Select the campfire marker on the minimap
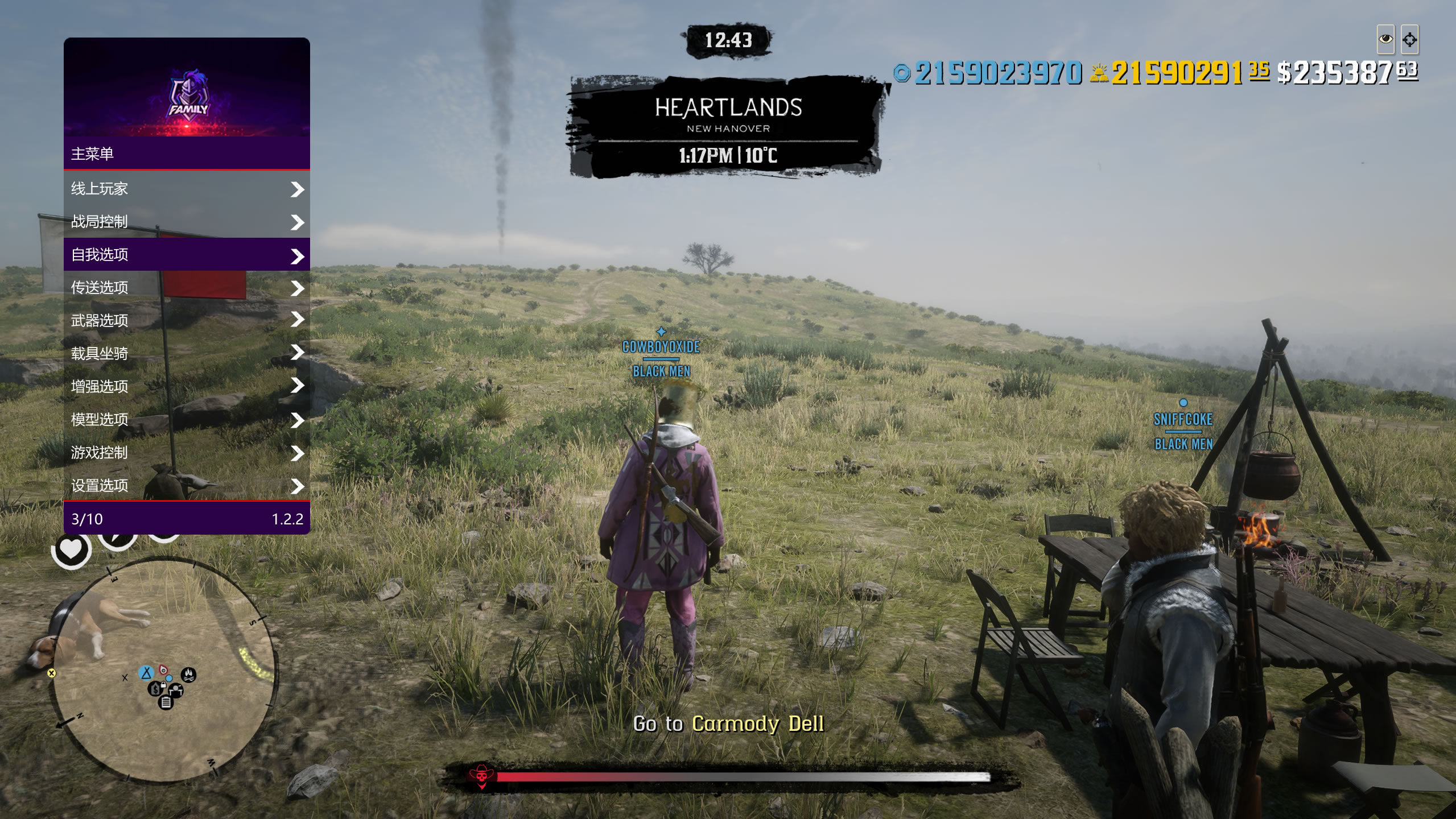This screenshot has height=819, width=1456. [x=189, y=675]
